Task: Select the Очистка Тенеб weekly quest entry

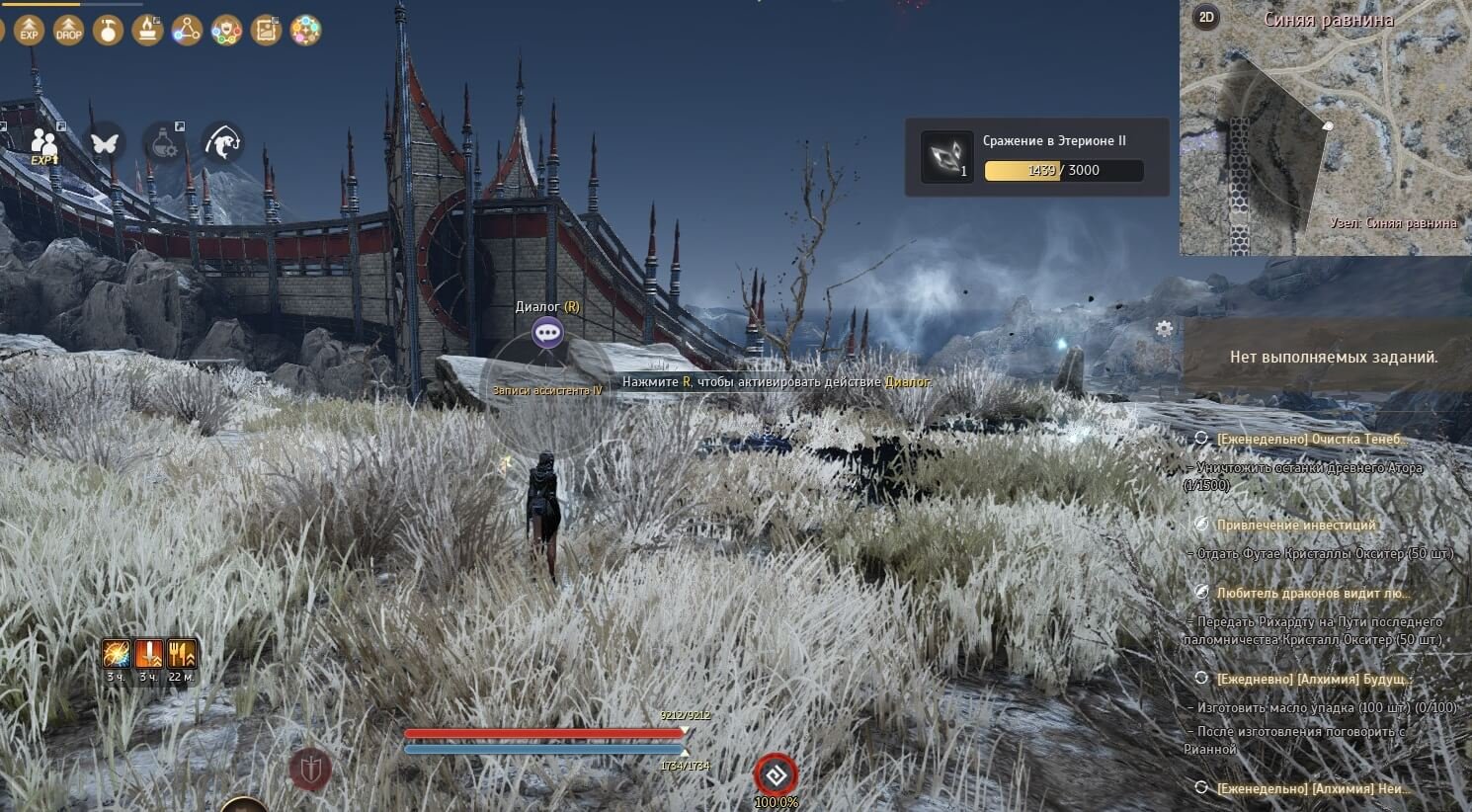Action: (1310, 438)
